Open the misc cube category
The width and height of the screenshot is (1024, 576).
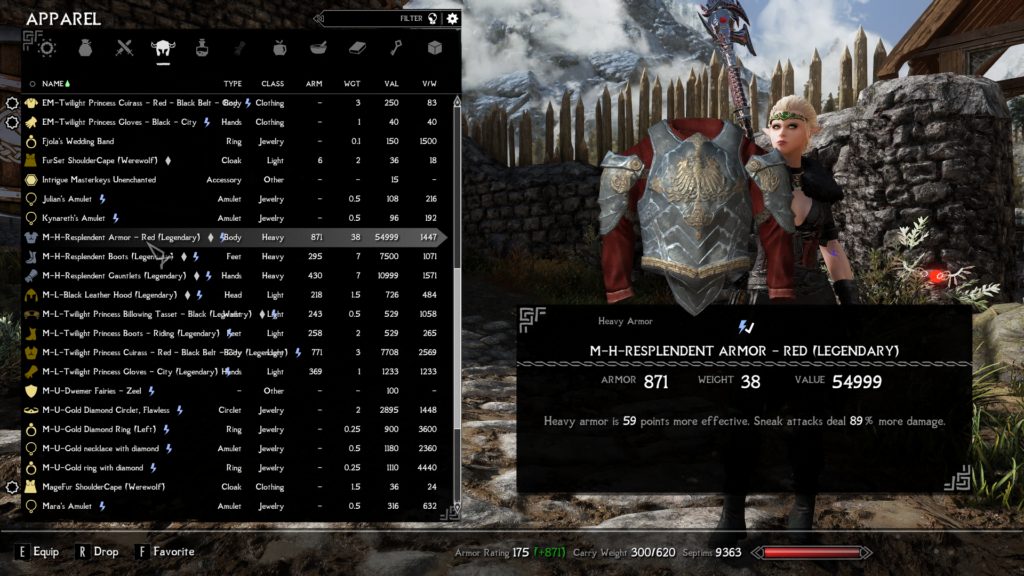[x=434, y=47]
